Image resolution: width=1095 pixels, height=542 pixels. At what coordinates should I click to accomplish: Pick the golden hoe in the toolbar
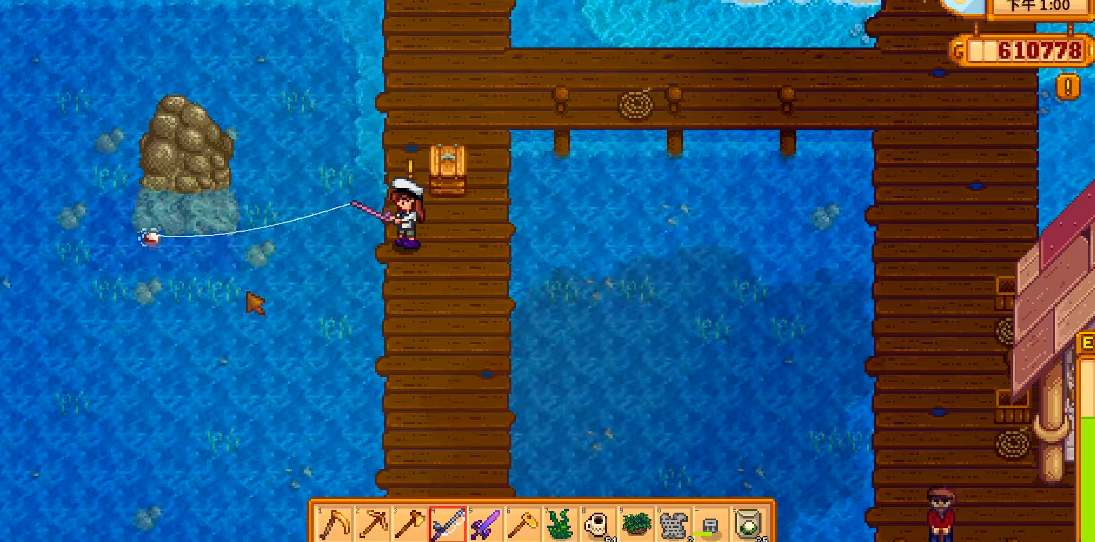[x=523, y=523]
